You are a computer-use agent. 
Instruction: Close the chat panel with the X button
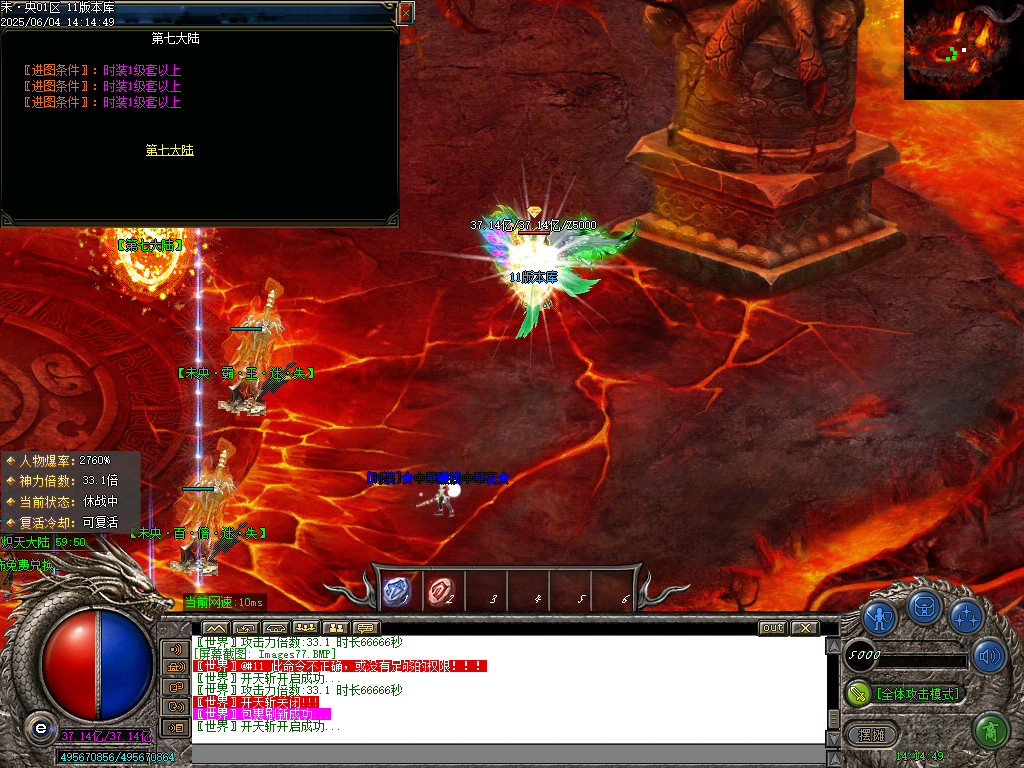click(804, 628)
